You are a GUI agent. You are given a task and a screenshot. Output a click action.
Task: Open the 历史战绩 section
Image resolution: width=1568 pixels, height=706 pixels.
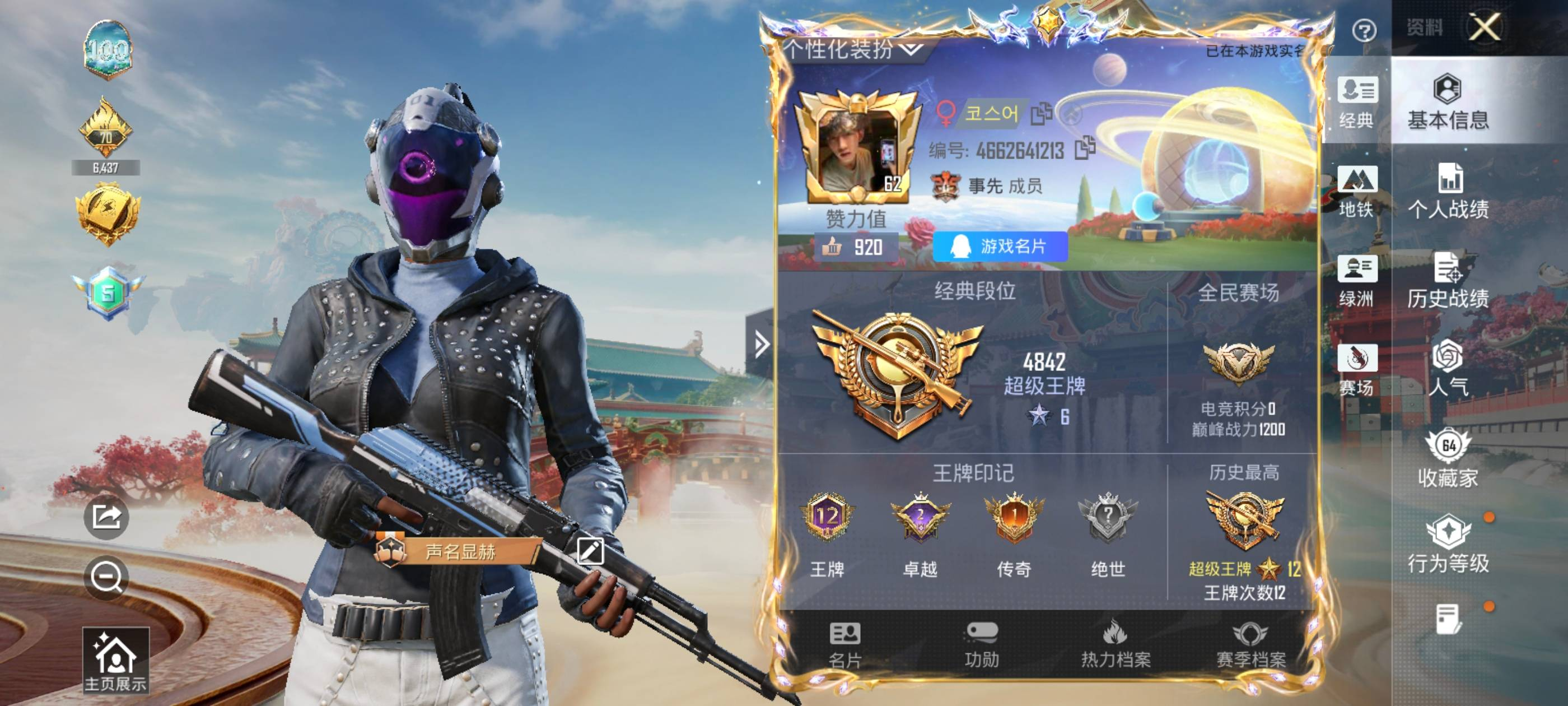coord(1448,281)
